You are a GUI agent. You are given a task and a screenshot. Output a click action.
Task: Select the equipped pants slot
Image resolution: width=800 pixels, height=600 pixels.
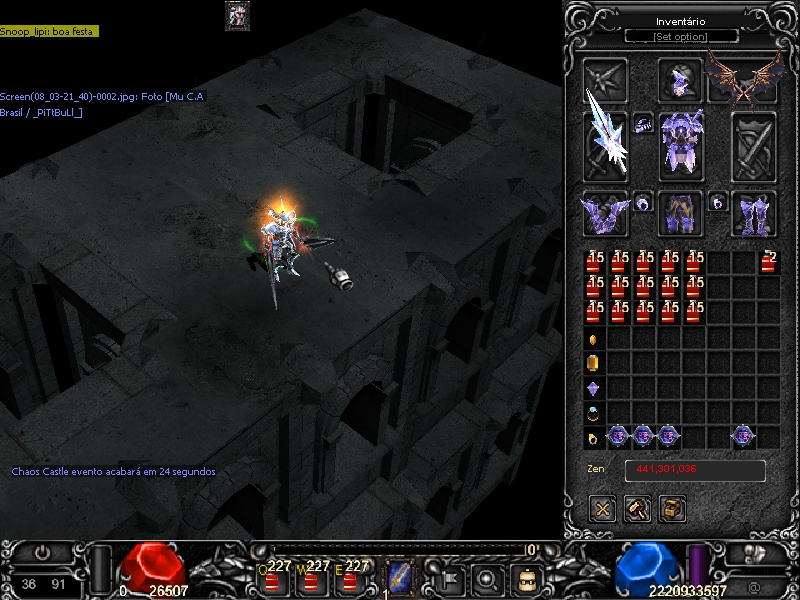click(x=680, y=213)
